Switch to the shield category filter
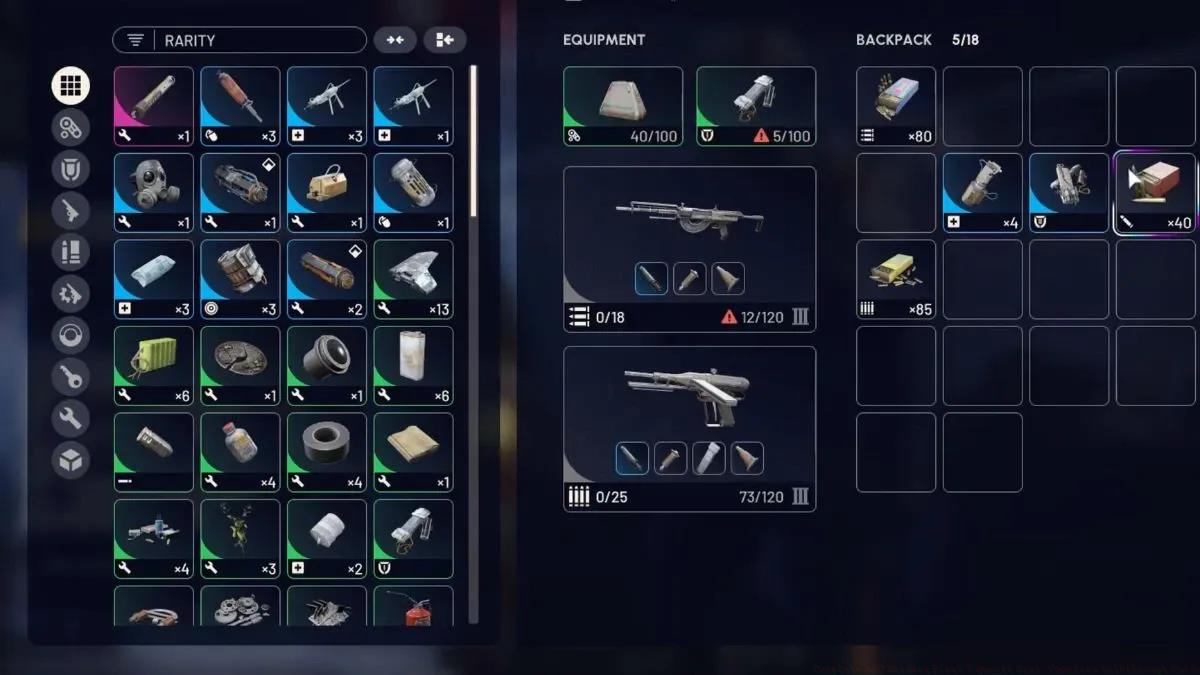This screenshot has height=675, width=1200. (70, 169)
